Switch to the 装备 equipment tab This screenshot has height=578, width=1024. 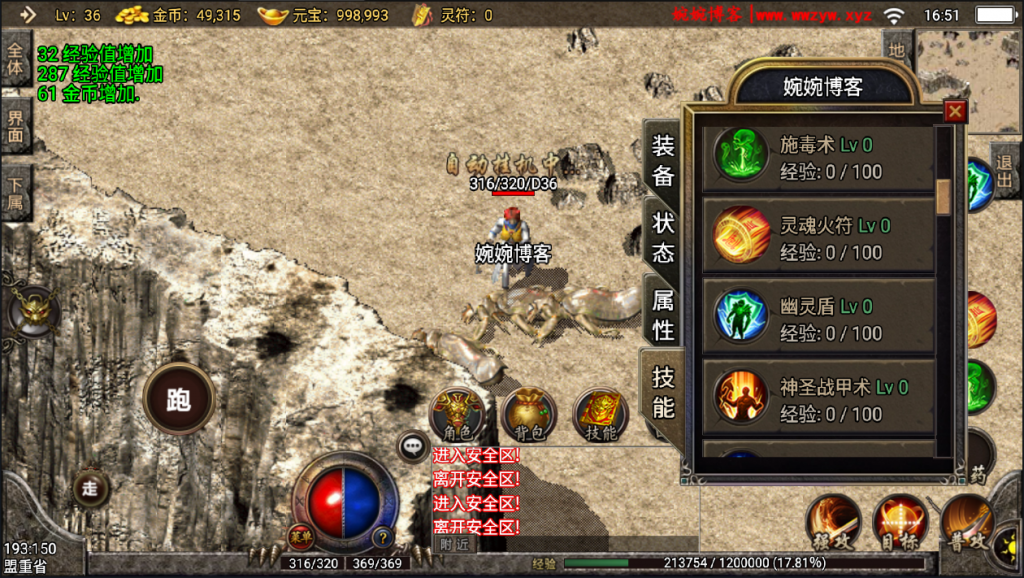point(663,160)
